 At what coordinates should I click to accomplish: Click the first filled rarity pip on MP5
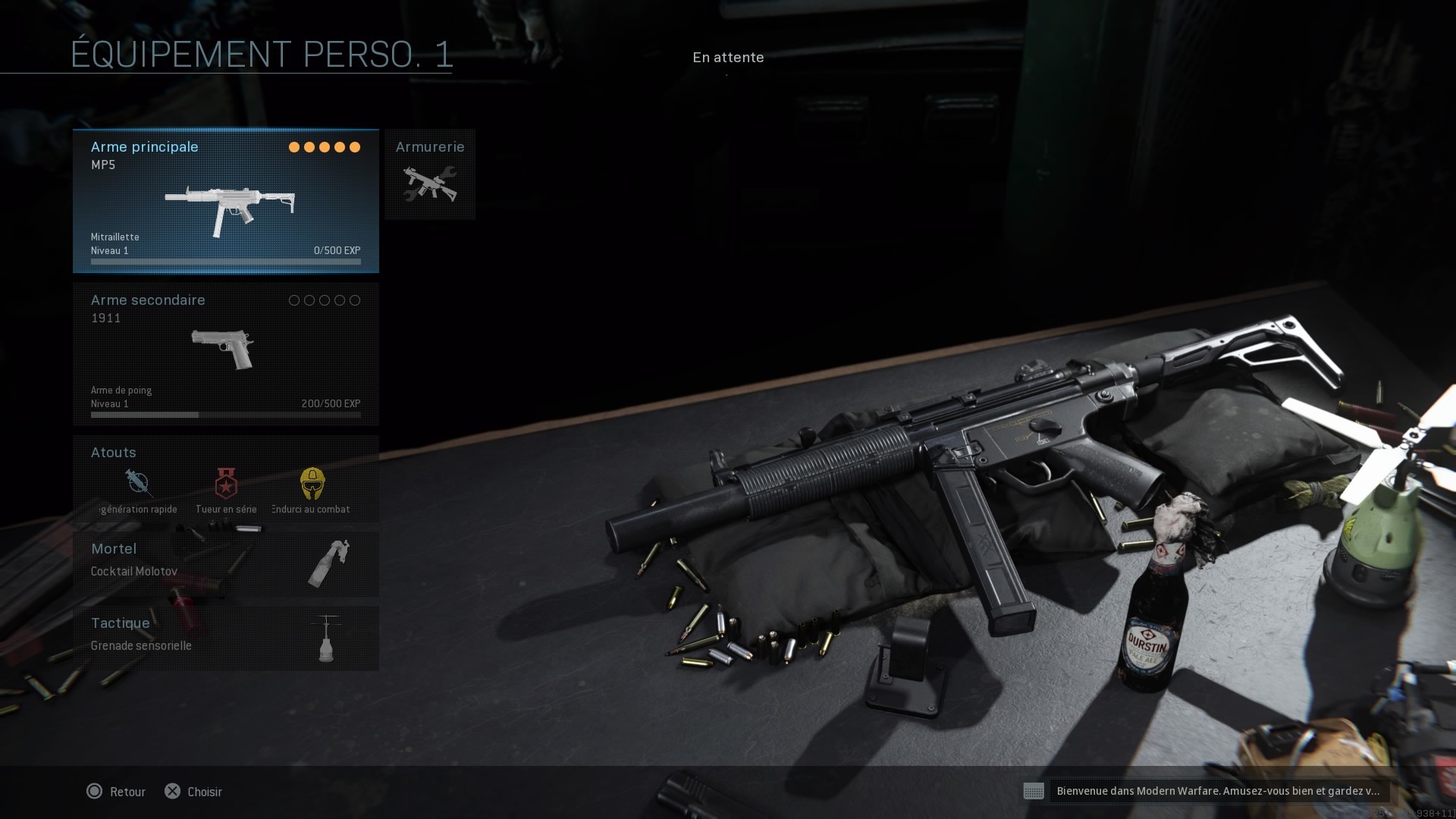(x=294, y=147)
